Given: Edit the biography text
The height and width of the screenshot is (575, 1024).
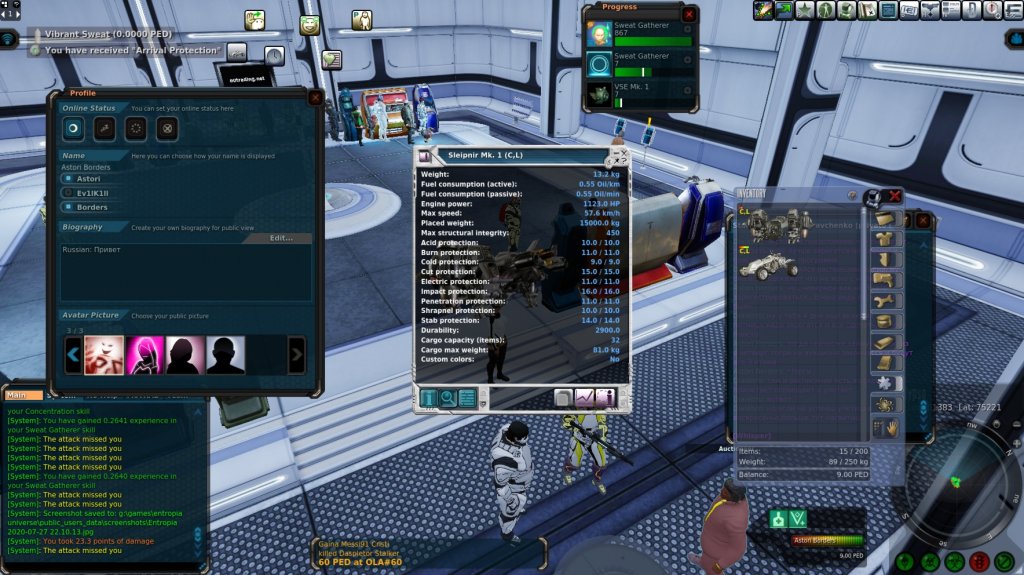Looking at the screenshot, I should point(281,238).
